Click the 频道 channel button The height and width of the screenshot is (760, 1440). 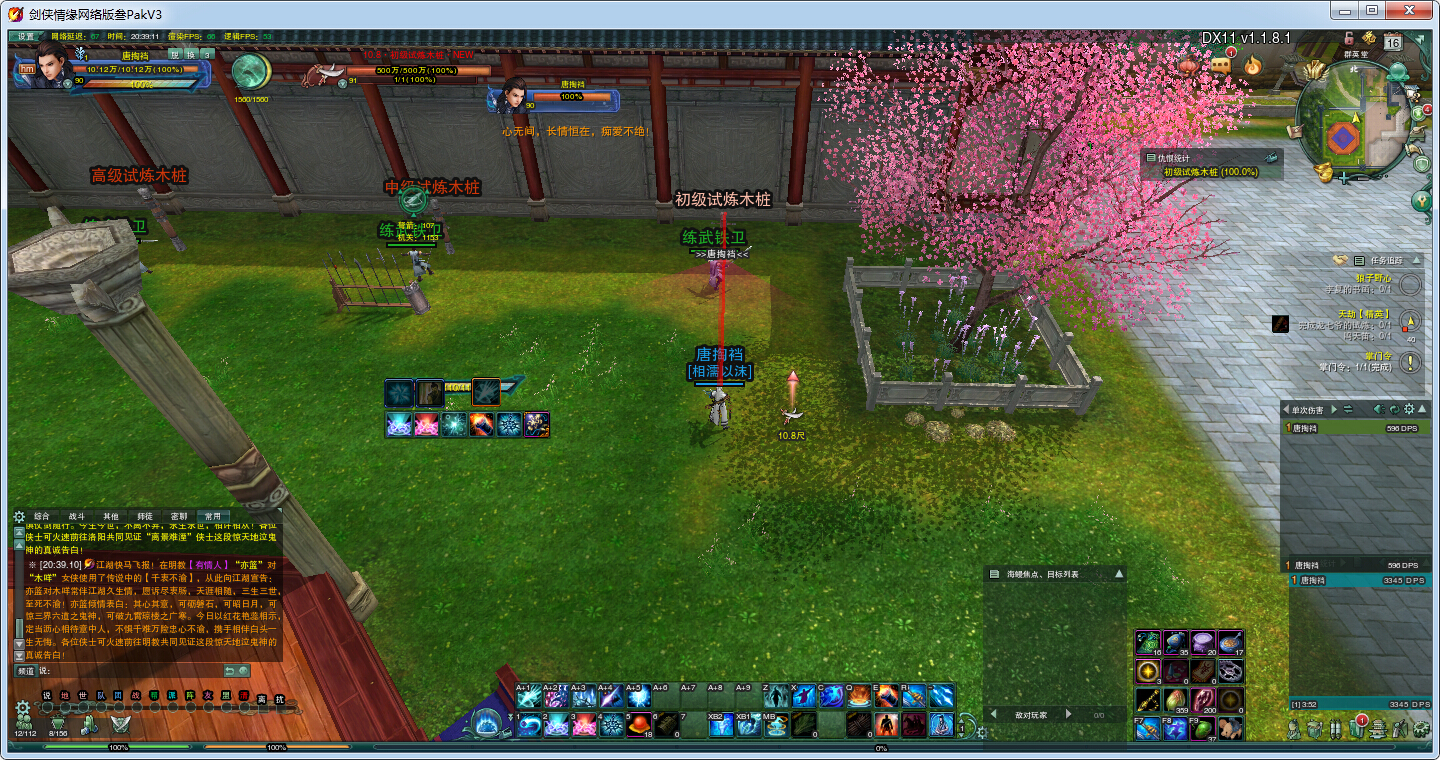tap(26, 671)
